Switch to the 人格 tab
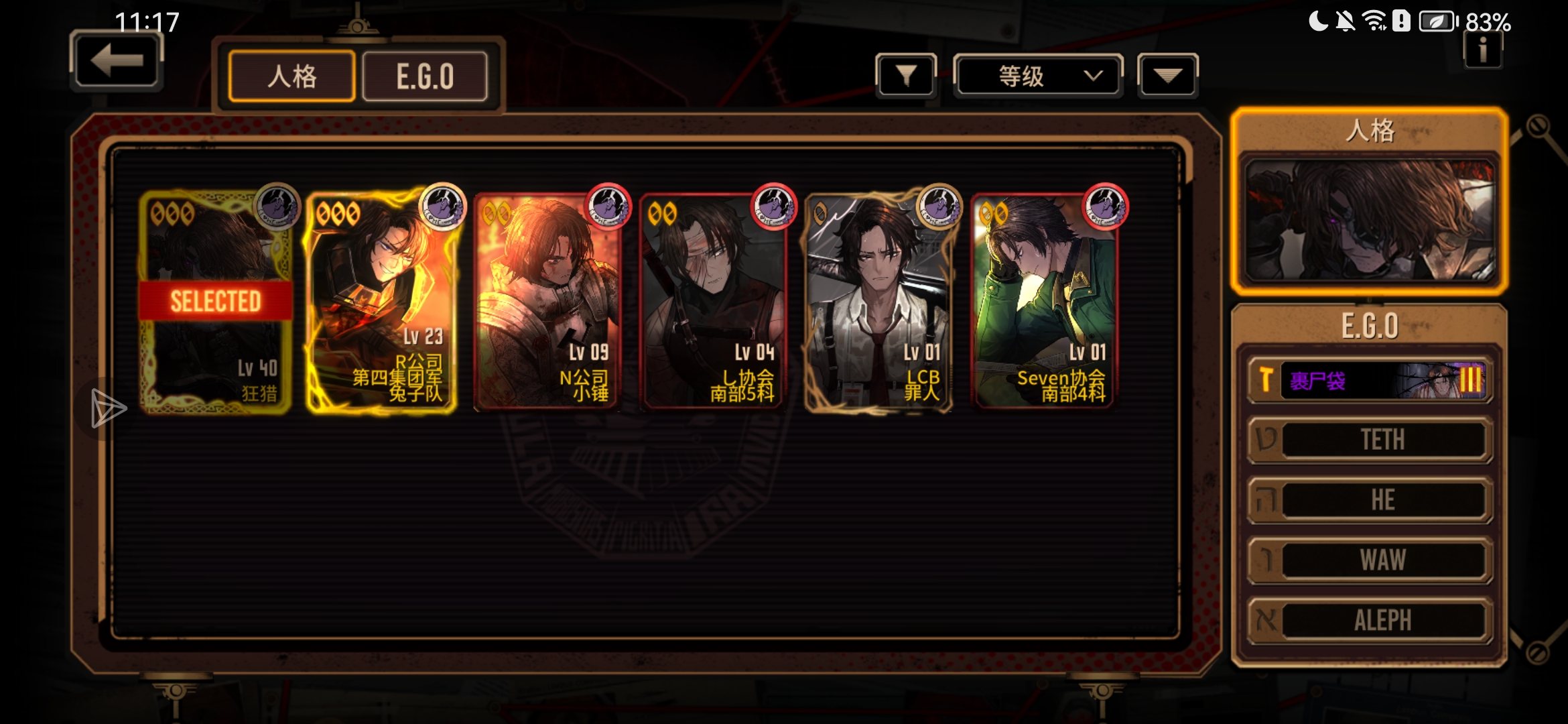The image size is (1568, 724). [x=291, y=76]
